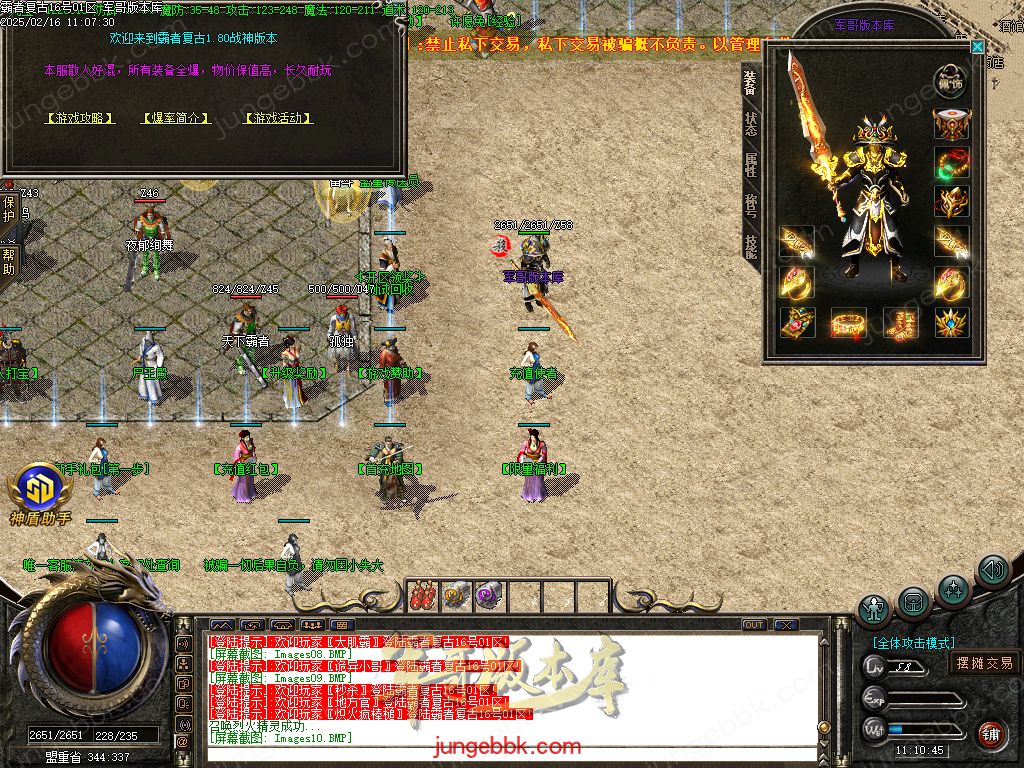Open the 游戏攻略 game guide link
The width and height of the screenshot is (1024, 768).
point(81,118)
